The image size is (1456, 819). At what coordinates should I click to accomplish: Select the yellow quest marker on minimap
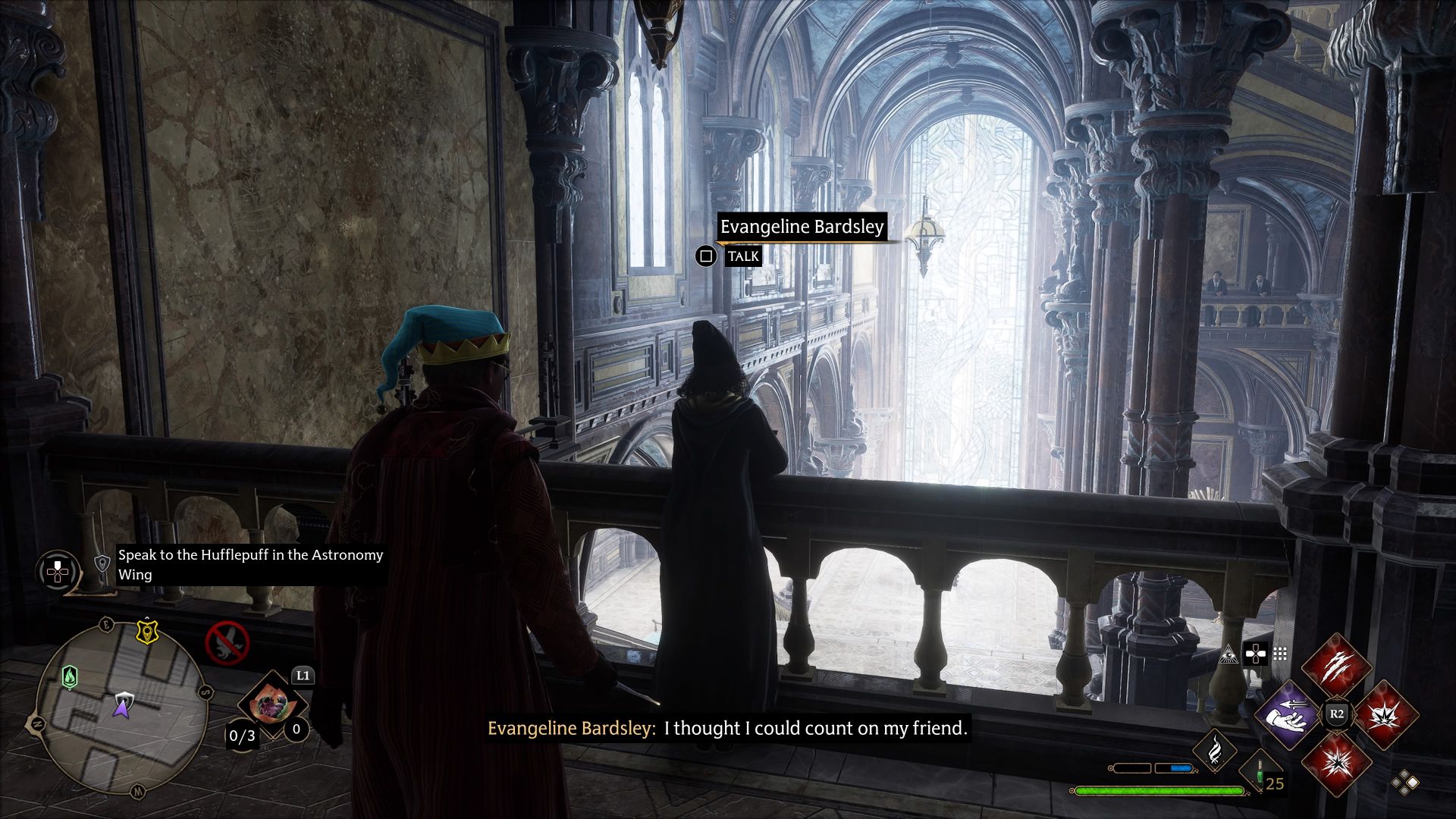point(146,631)
